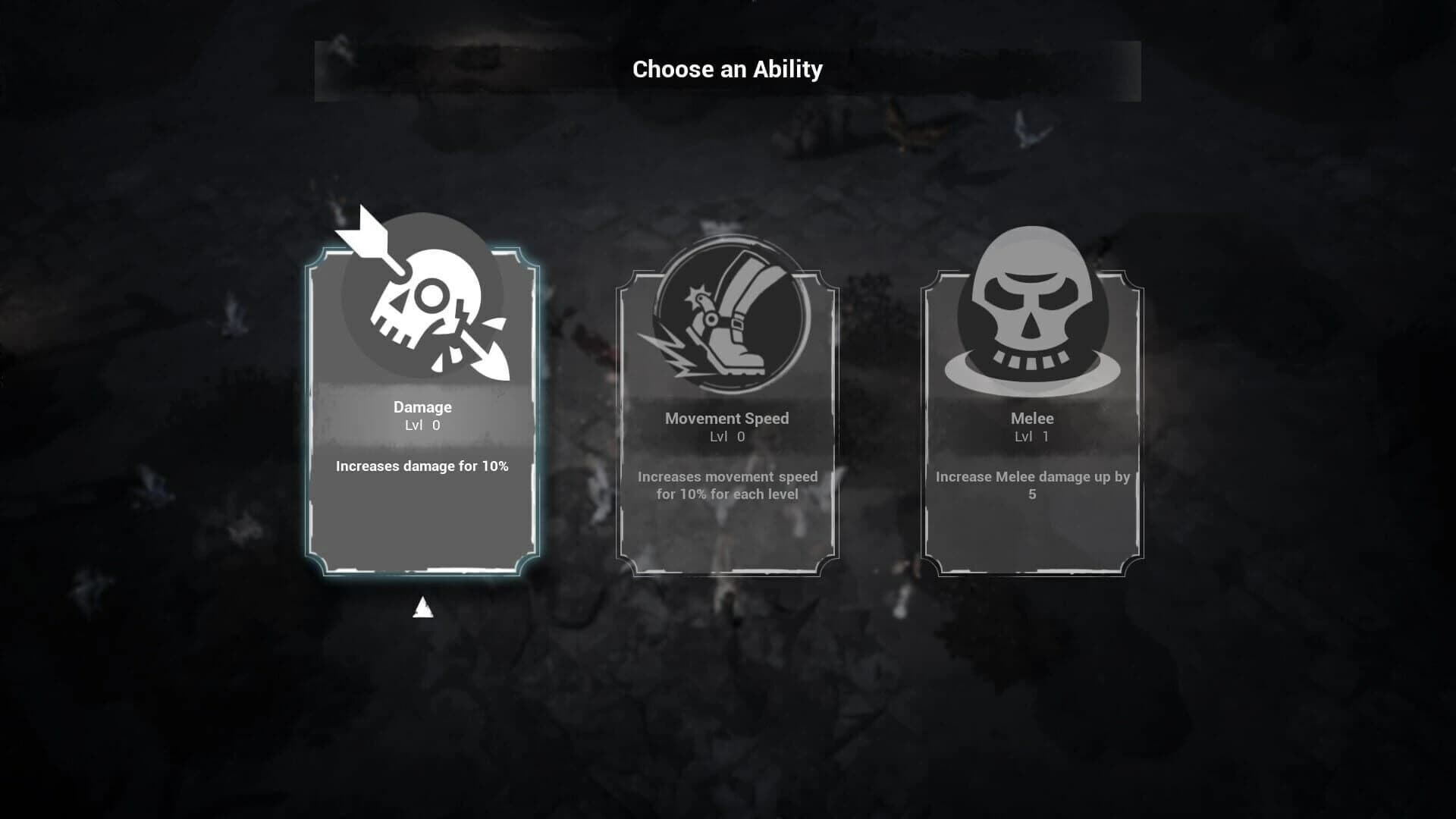Click the 'Increases damage for 10%' description
The height and width of the screenshot is (819, 1456).
pyautogui.click(x=422, y=466)
